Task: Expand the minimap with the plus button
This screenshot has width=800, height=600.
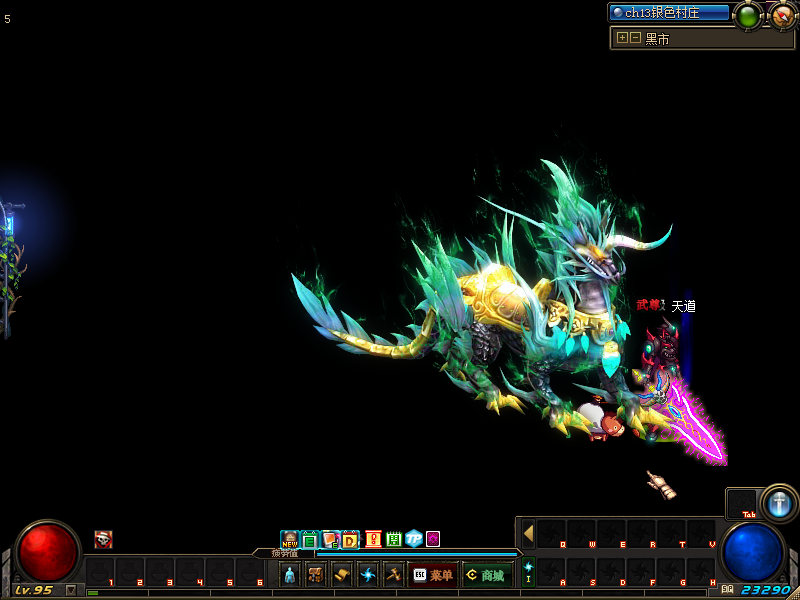Action: 622,38
